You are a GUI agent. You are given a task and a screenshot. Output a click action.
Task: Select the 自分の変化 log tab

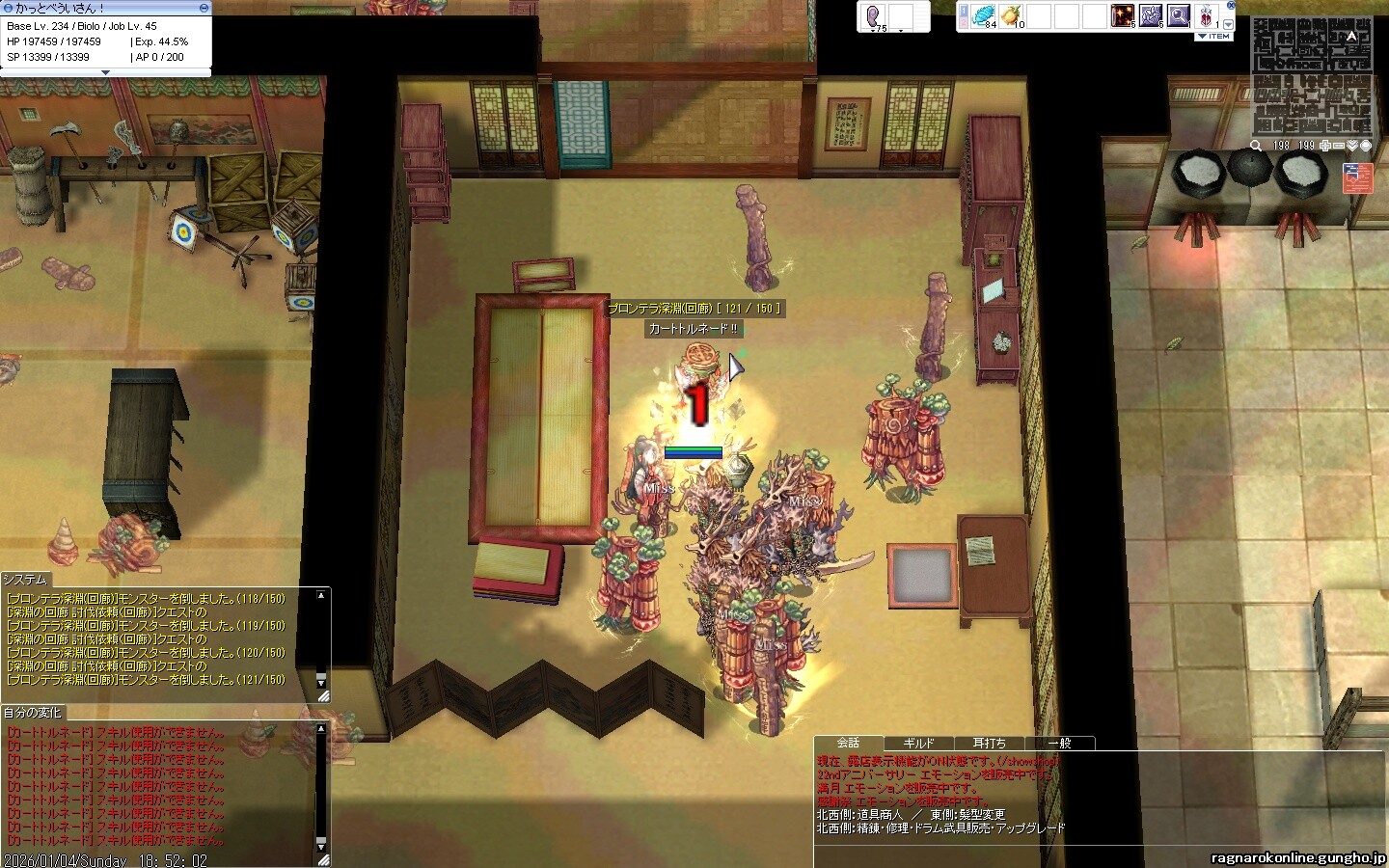33,713
